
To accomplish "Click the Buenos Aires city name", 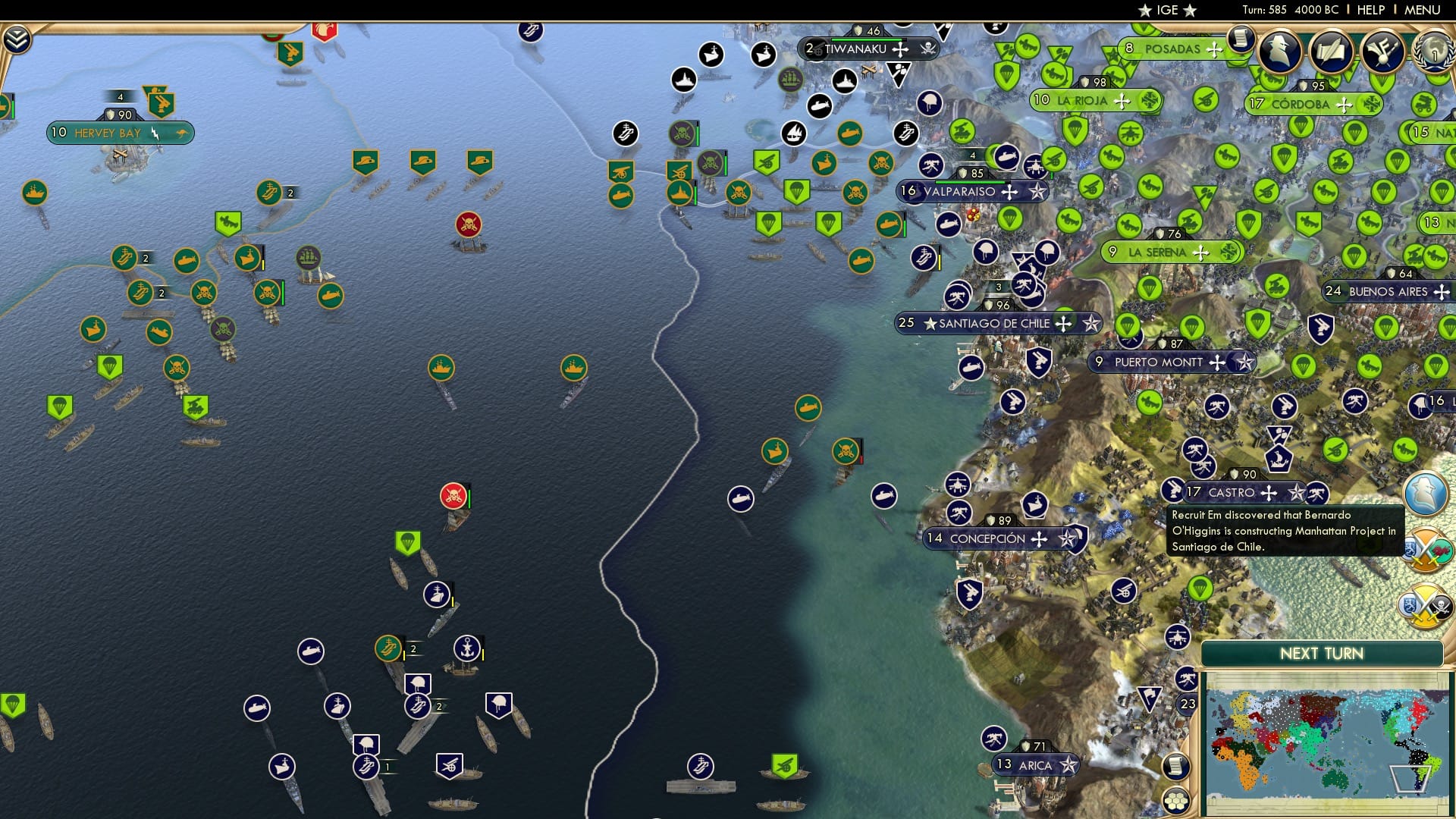I will tap(1388, 290).
